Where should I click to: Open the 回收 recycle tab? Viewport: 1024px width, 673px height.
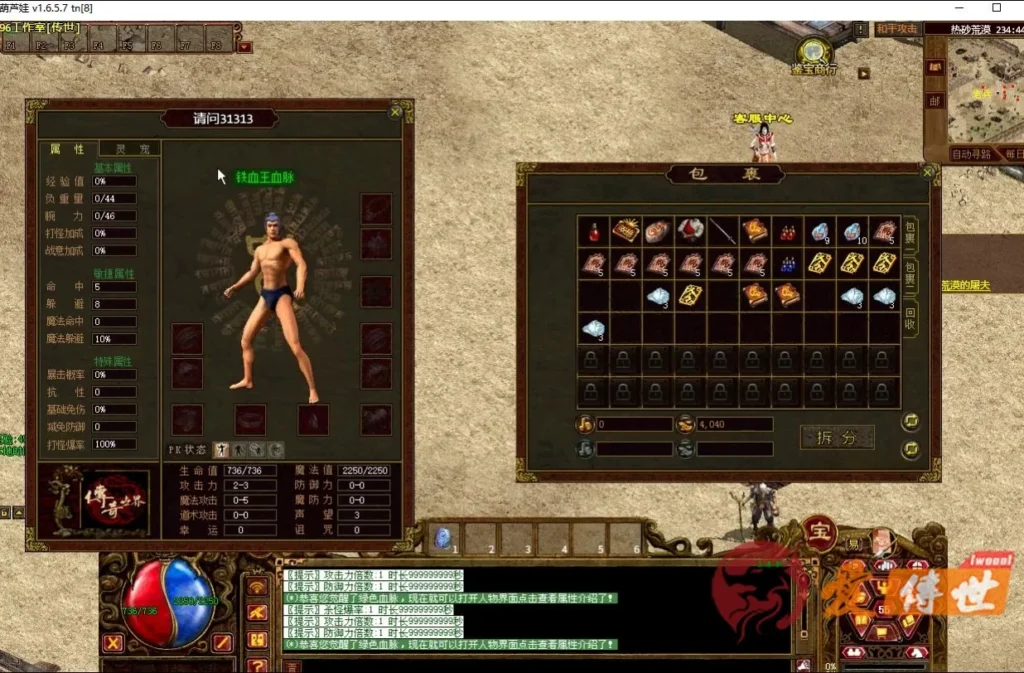(911, 316)
